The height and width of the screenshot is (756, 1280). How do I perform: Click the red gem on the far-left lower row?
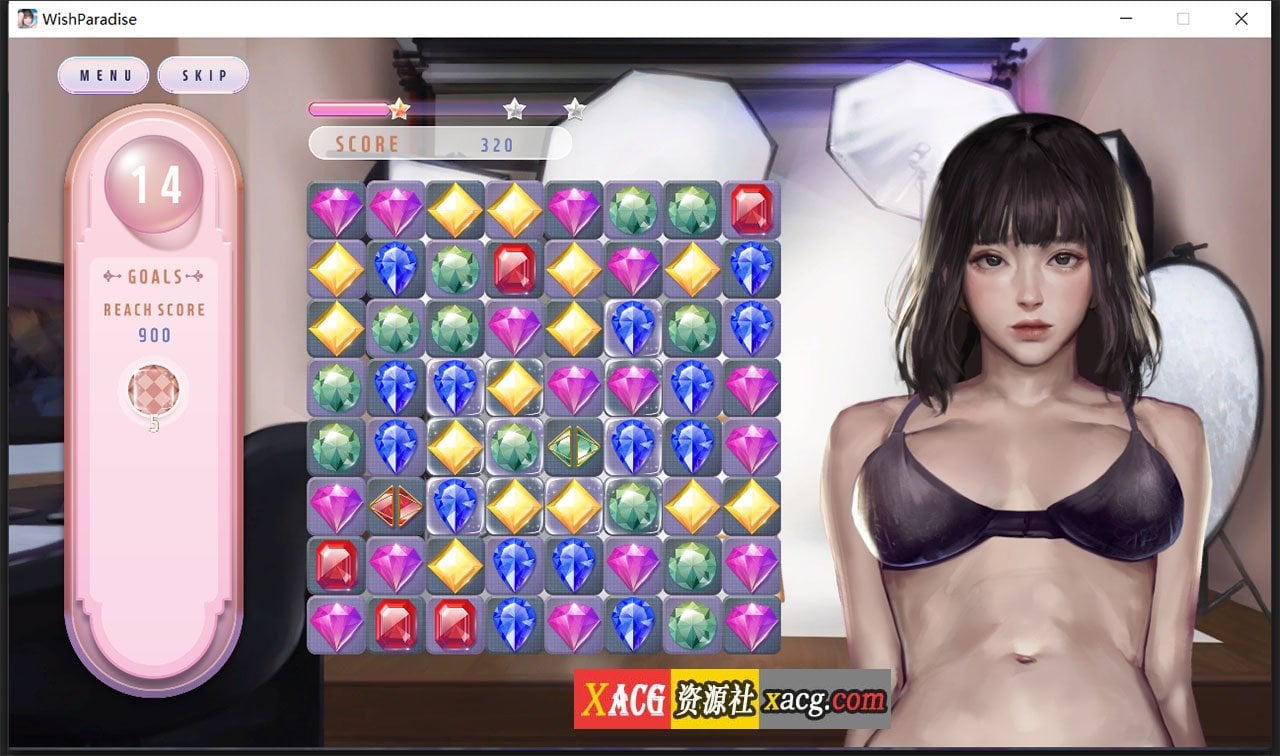point(337,566)
